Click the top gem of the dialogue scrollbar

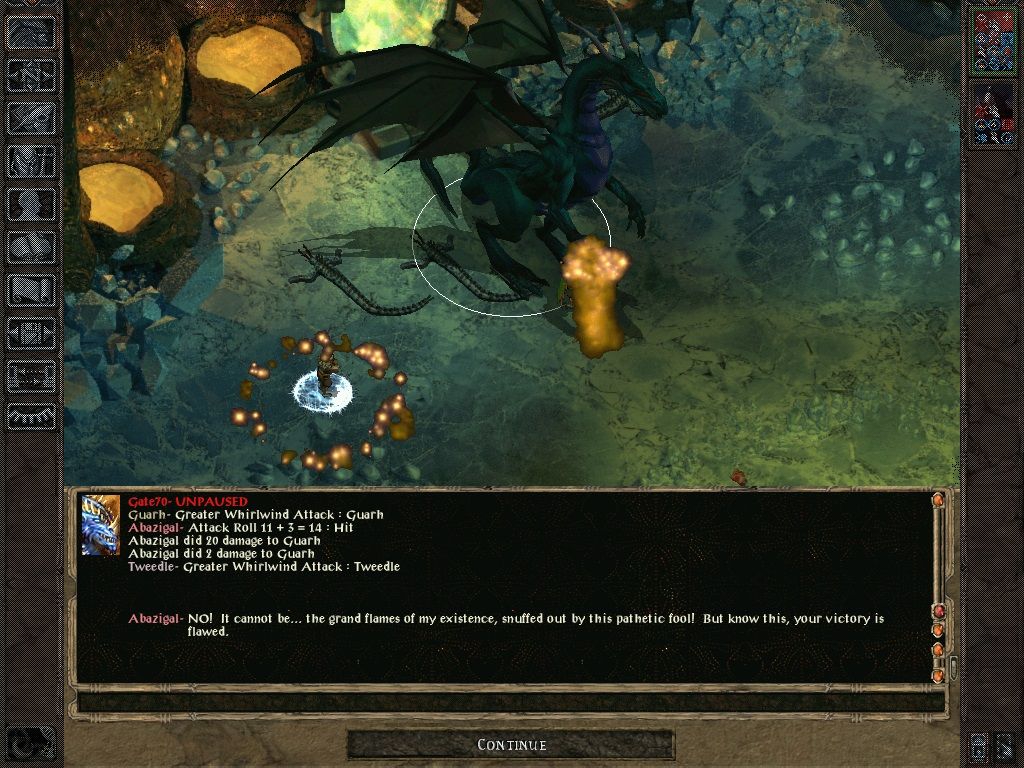(x=938, y=500)
